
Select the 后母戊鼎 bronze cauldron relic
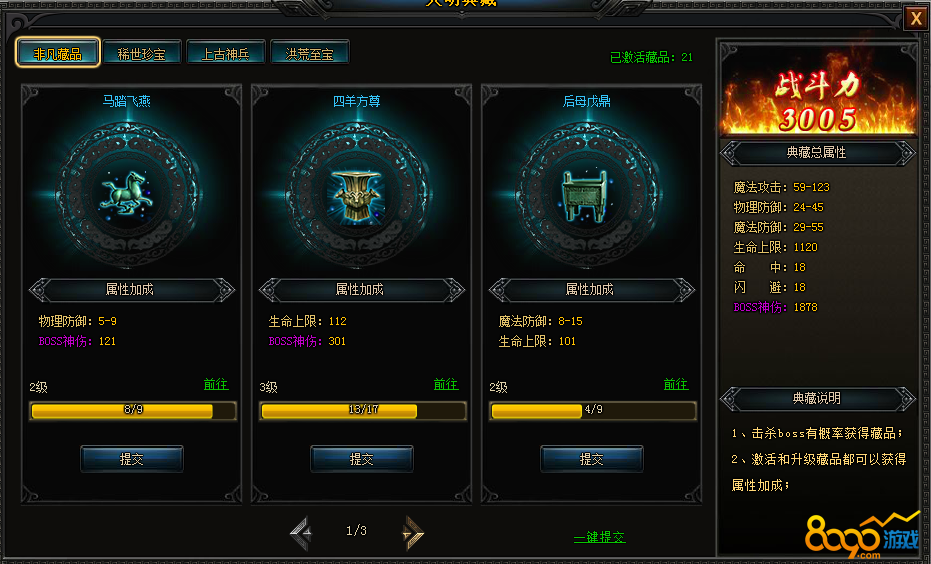[586, 193]
